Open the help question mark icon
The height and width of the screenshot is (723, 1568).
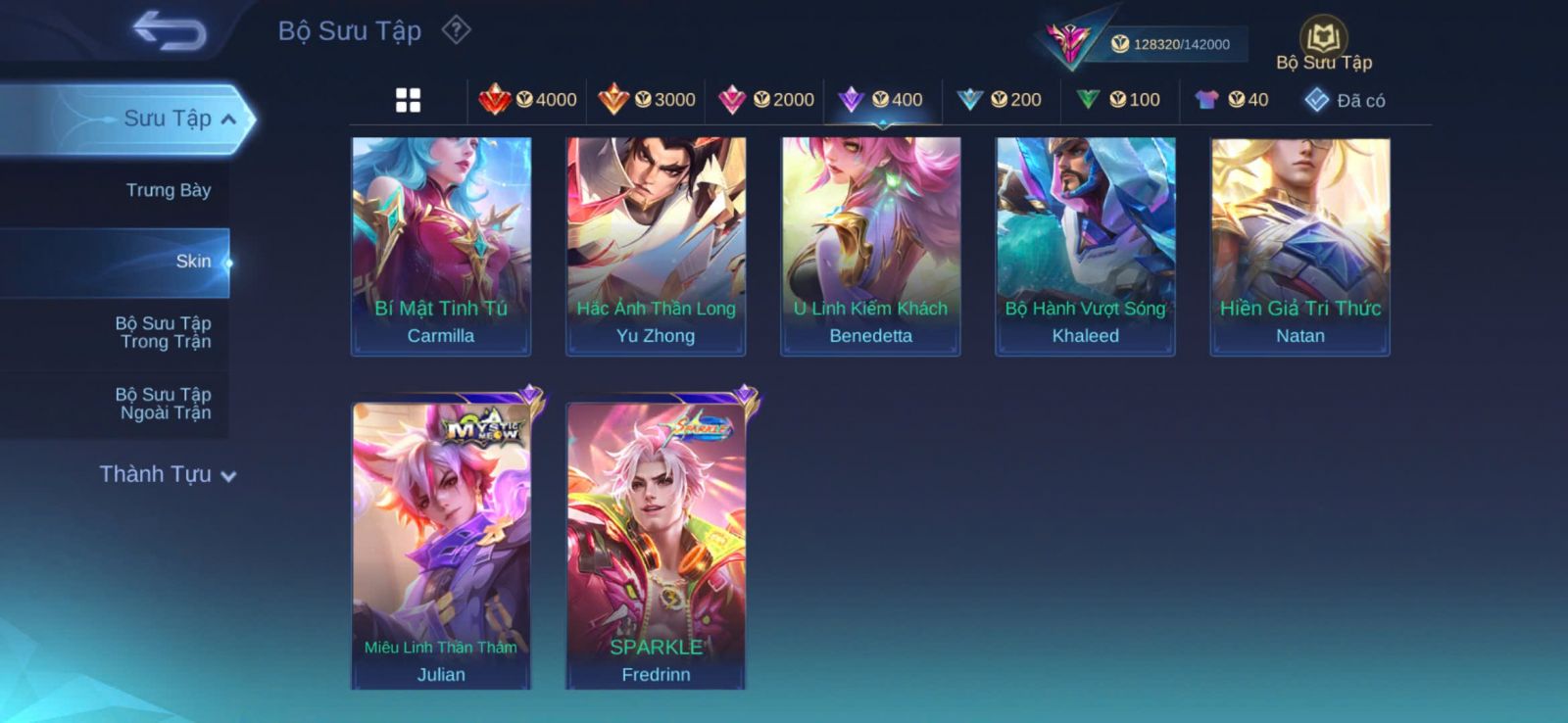[456, 30]
